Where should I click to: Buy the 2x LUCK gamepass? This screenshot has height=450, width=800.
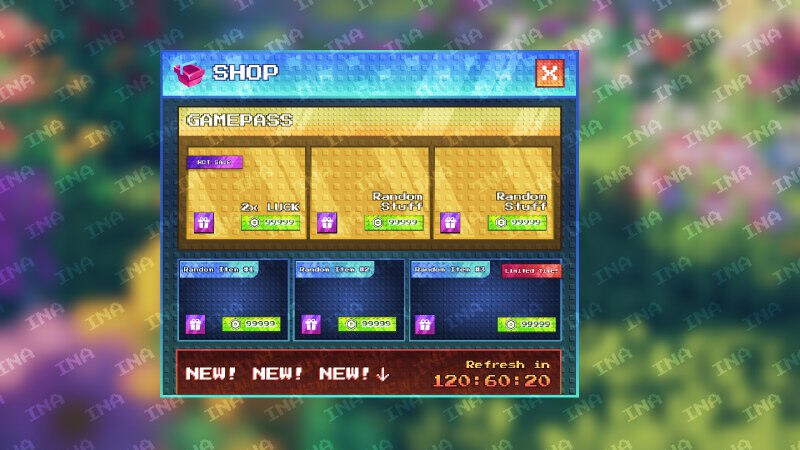(x=270, y=222)
